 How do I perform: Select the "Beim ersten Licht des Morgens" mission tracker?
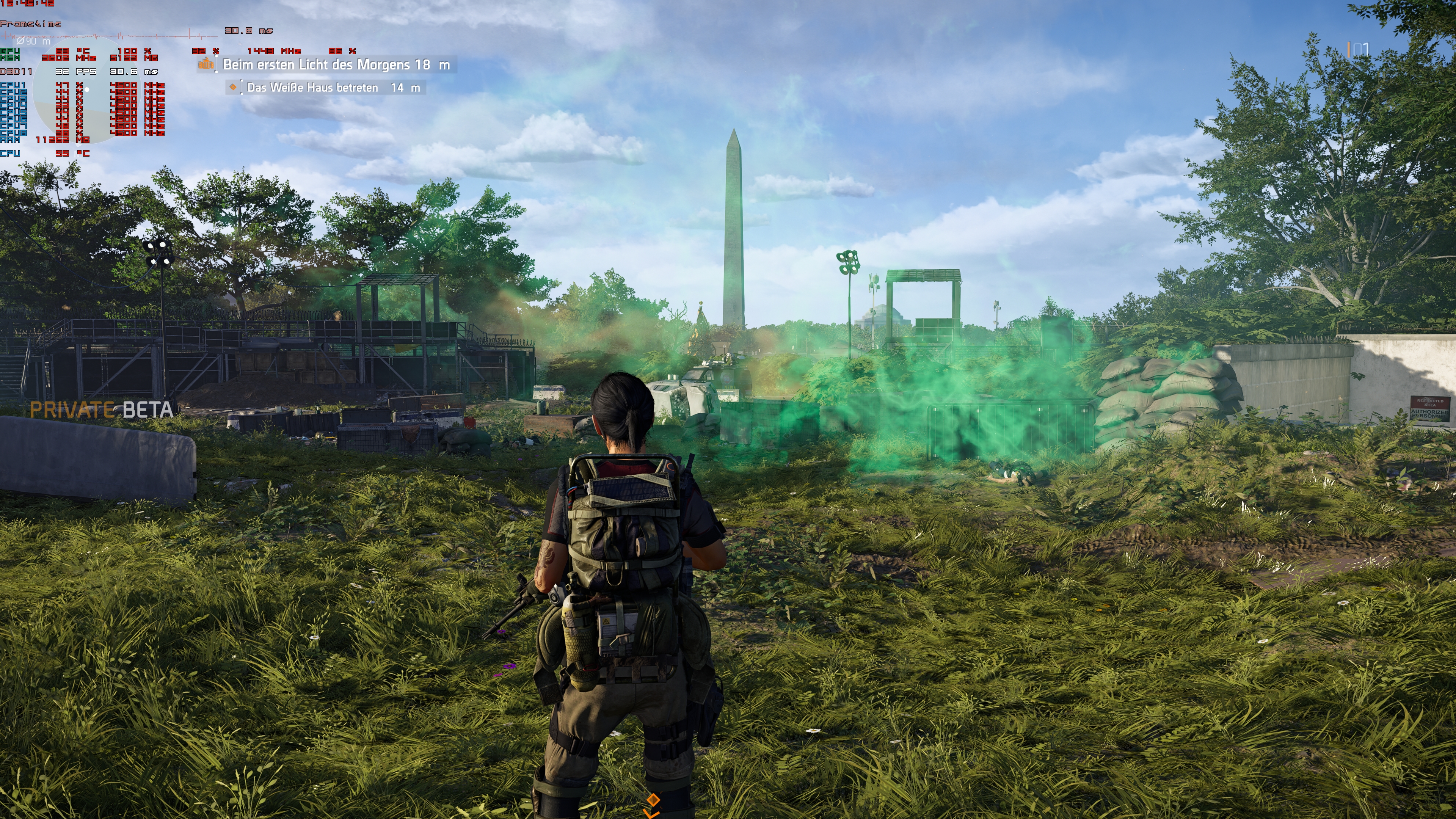pos(336,65)
